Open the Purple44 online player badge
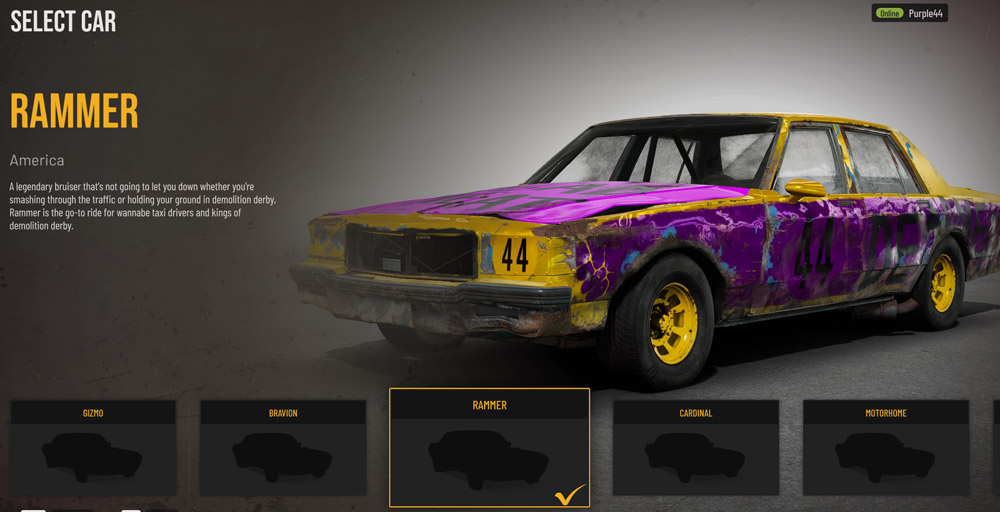 (909, 13)
